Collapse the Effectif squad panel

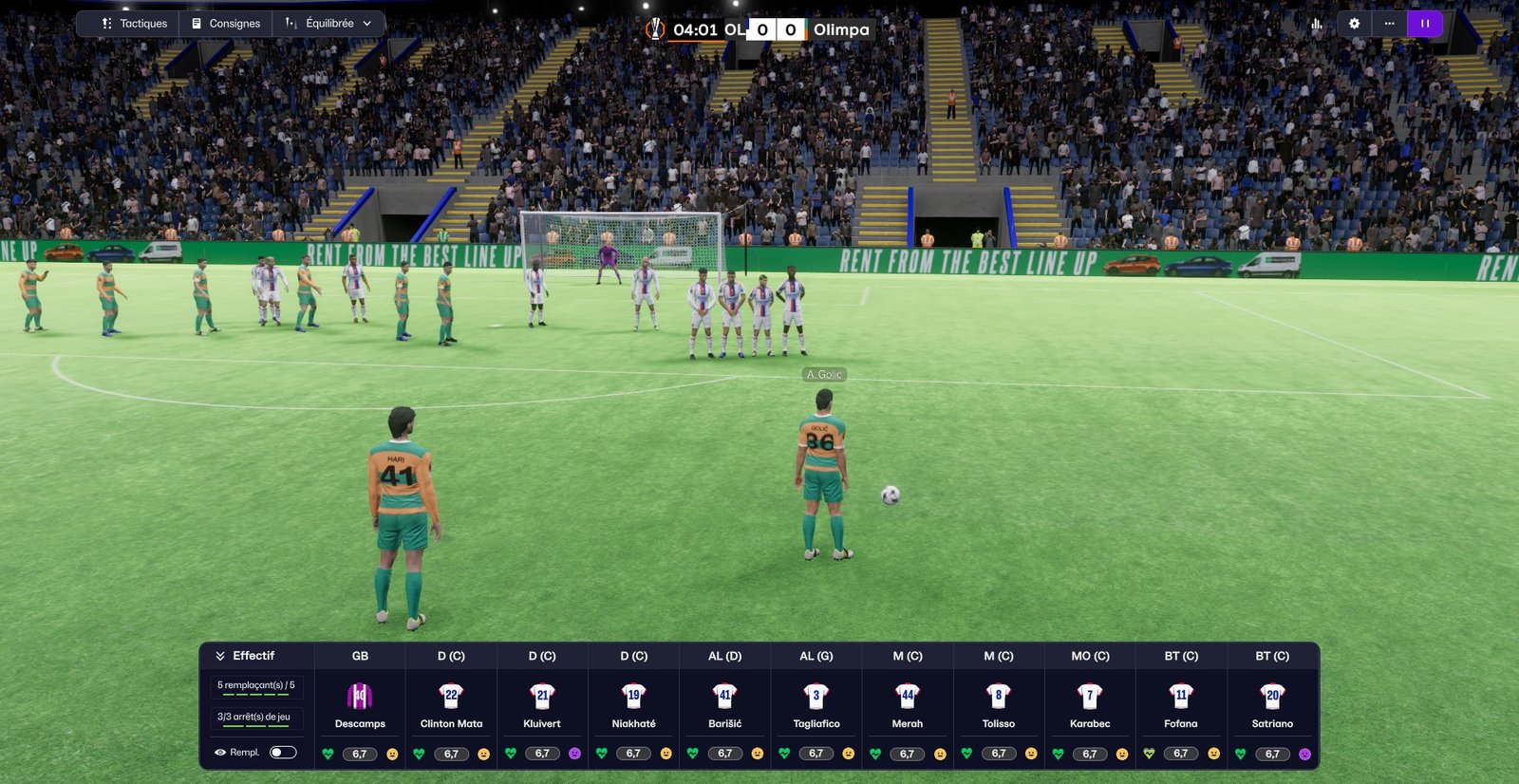[220, 656]
